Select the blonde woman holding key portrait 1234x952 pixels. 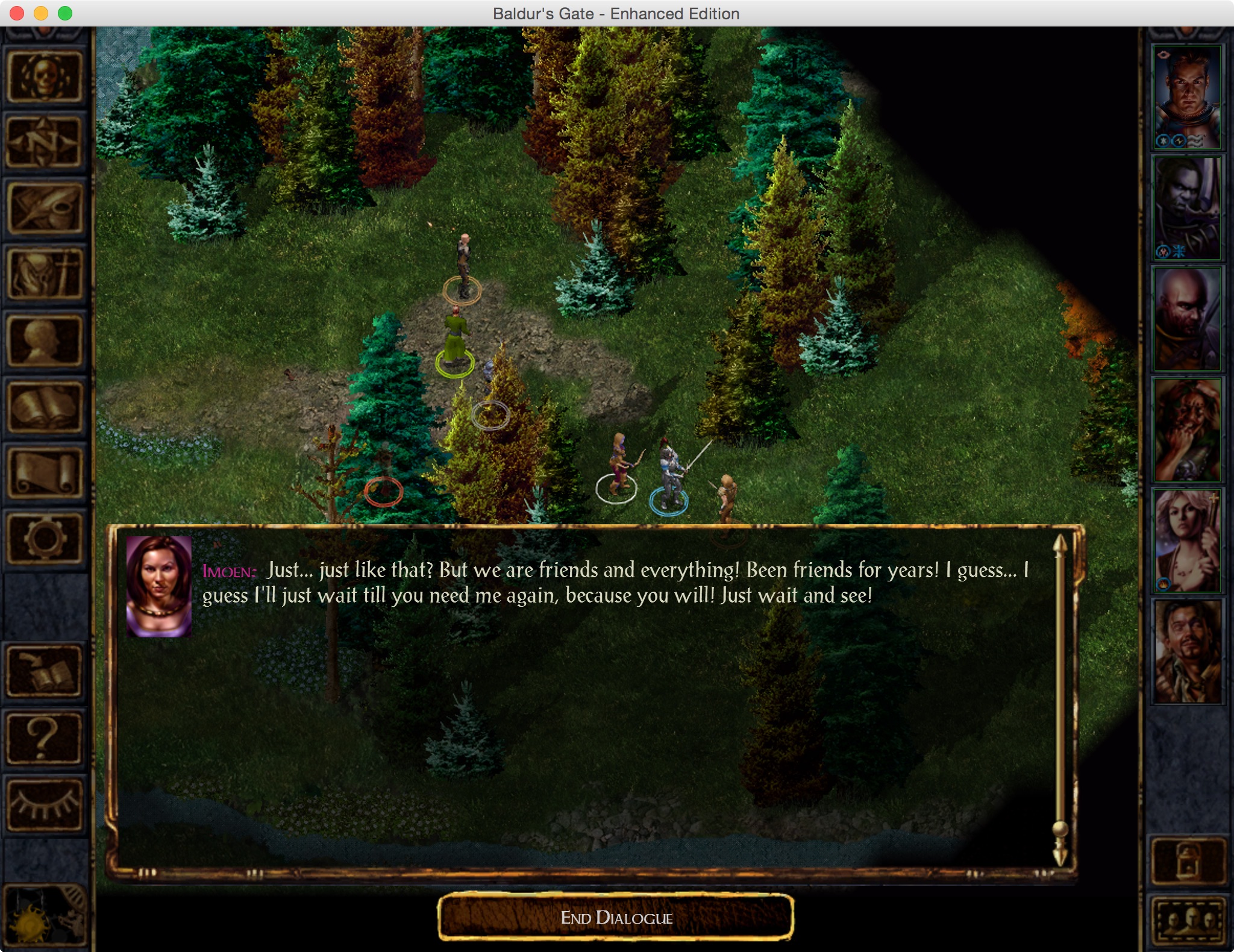[x=1187, y=541]
